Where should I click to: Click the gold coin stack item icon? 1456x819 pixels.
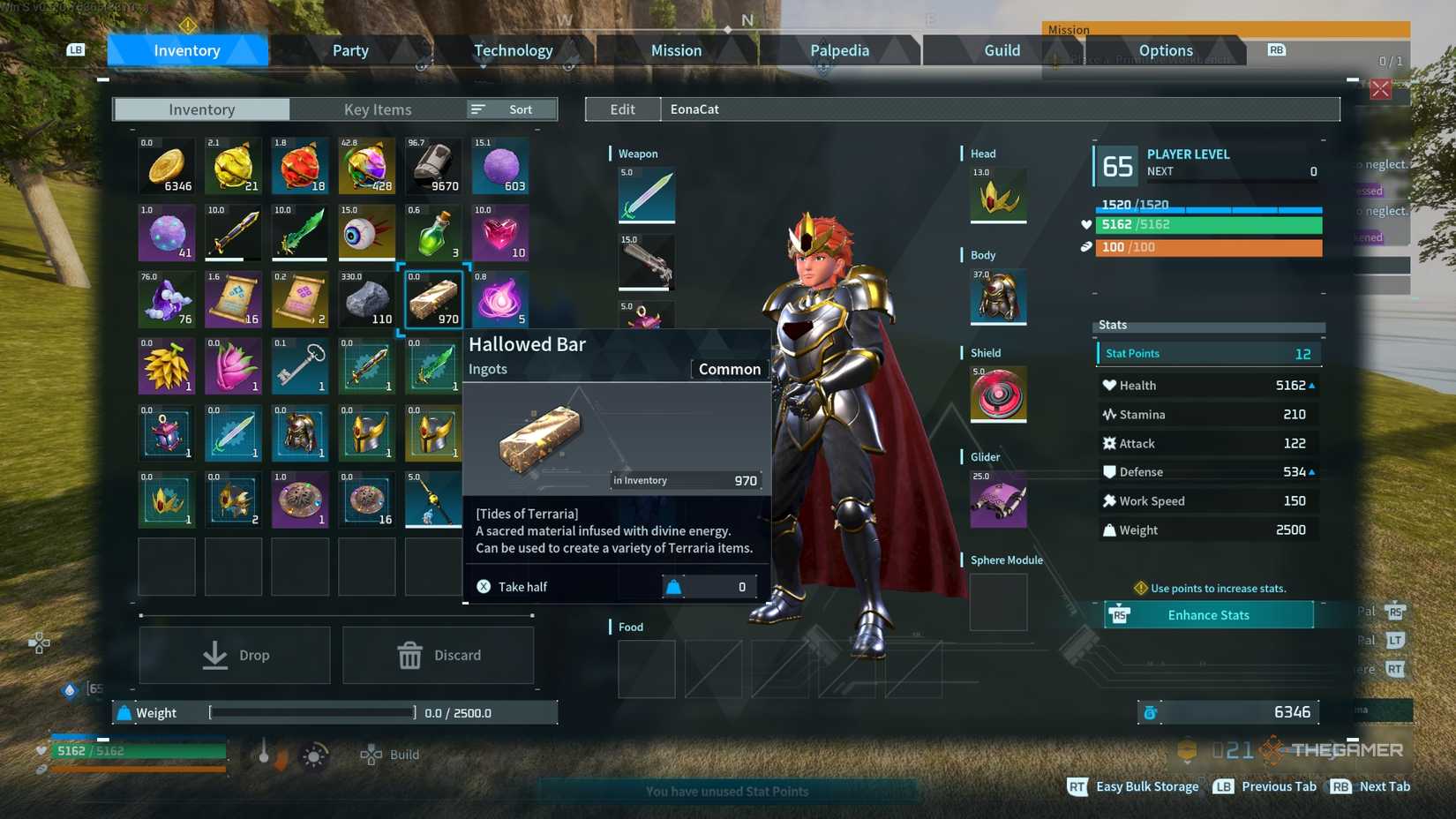166,164
